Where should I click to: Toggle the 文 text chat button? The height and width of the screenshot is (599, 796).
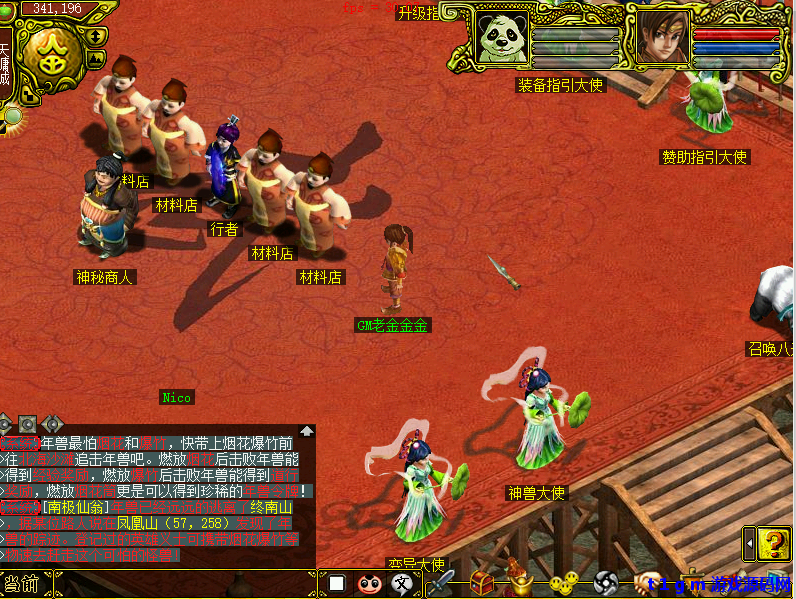[402, 583]
